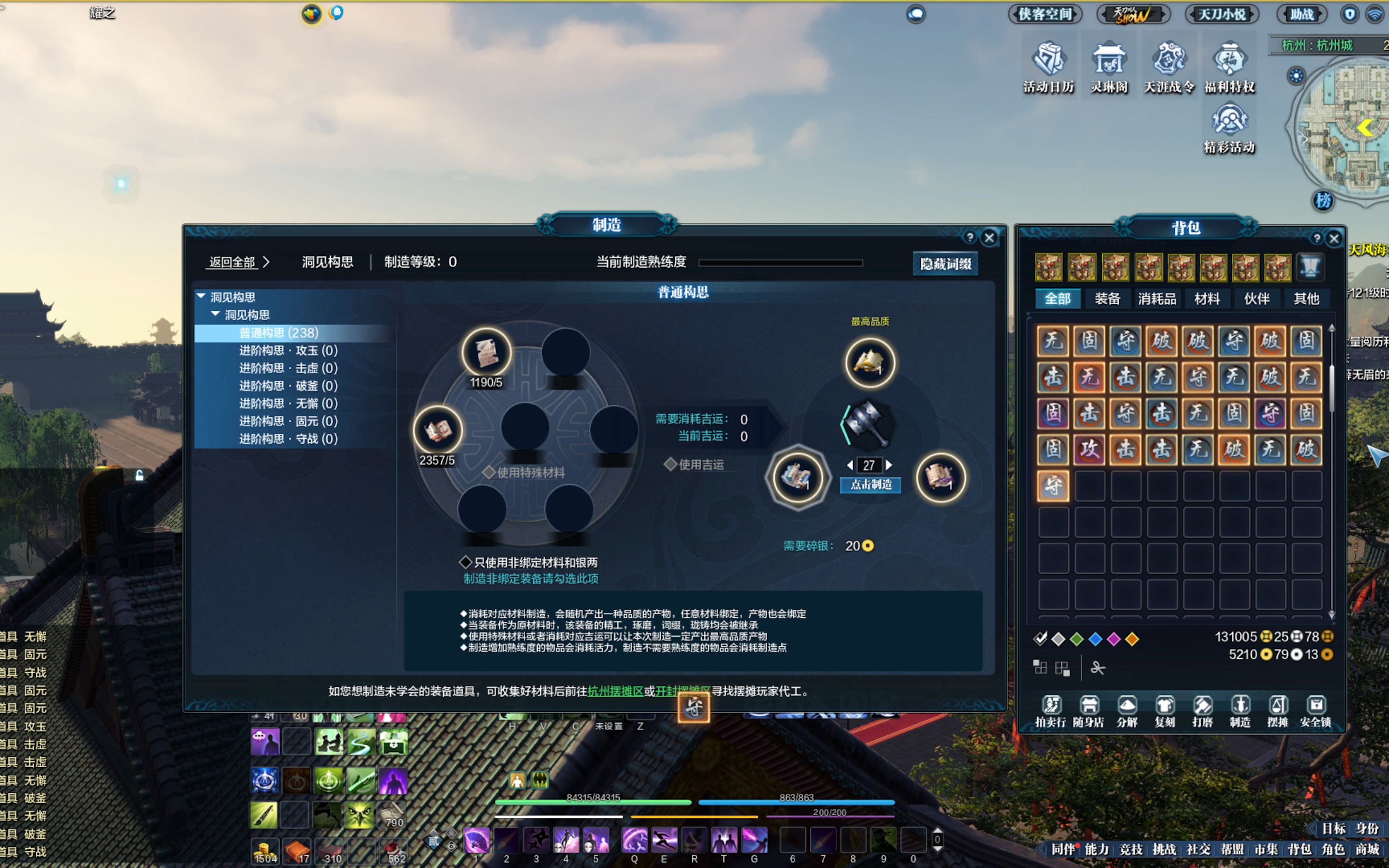Return via 返回全部 link

232,262
